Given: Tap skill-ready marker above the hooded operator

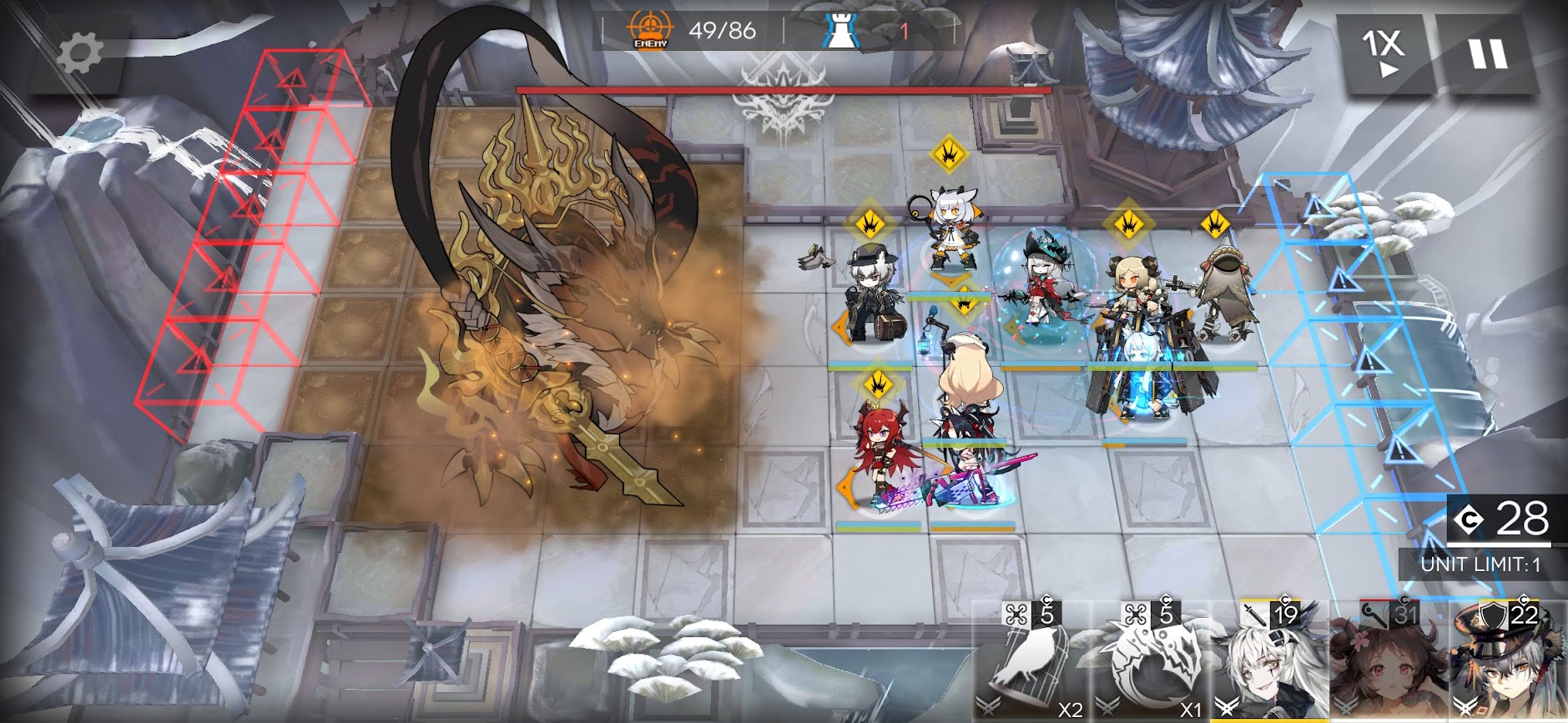Looking at the screenshot, I should click(x=1215, y=223).
